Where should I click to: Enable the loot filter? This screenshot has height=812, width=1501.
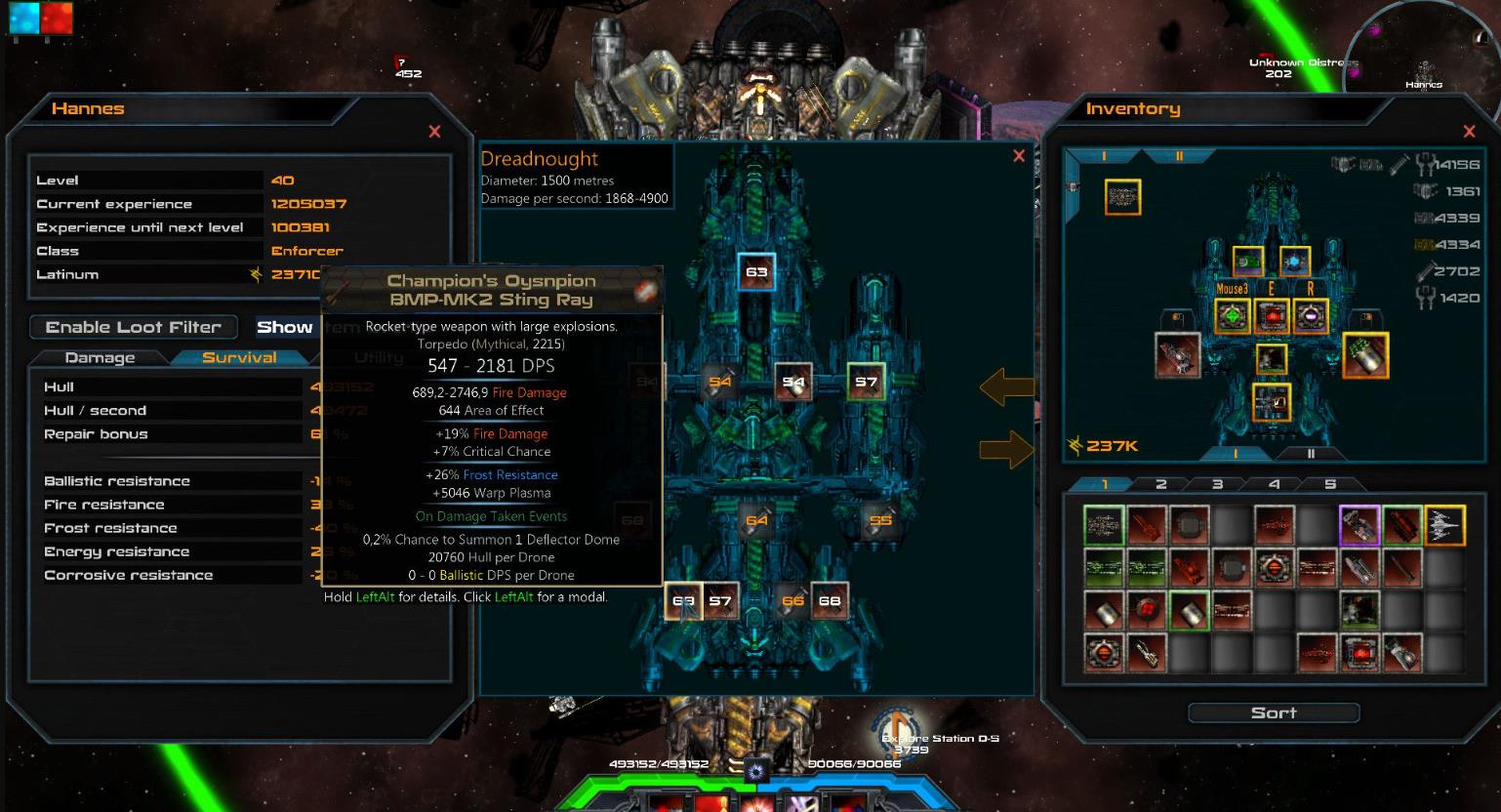pyautogui.click(x=133, y=326)
